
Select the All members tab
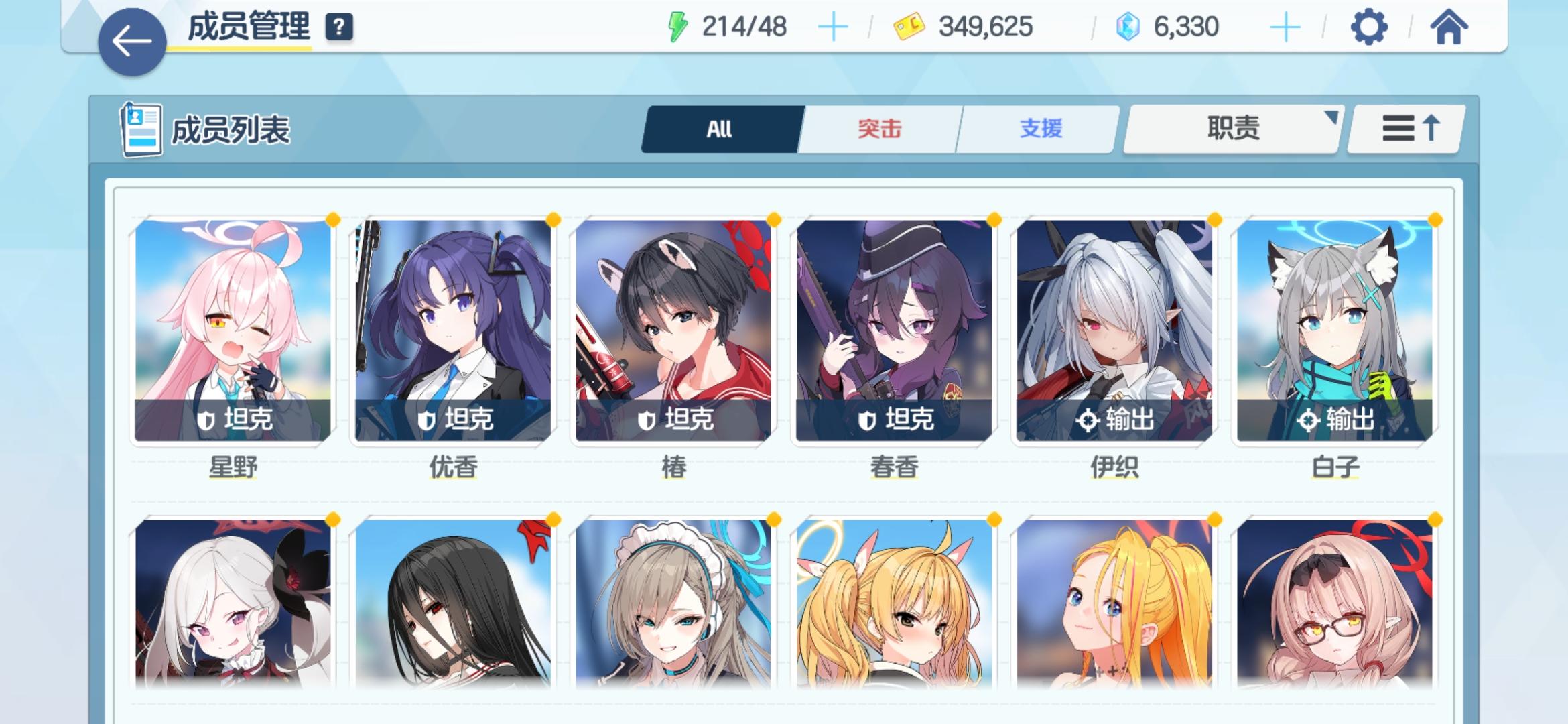[718, 127]
